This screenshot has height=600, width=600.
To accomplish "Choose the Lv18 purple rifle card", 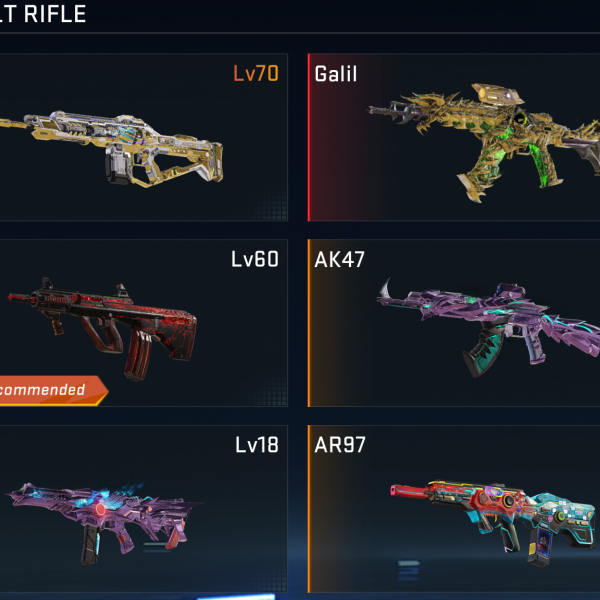I will [x=140, y=508].
